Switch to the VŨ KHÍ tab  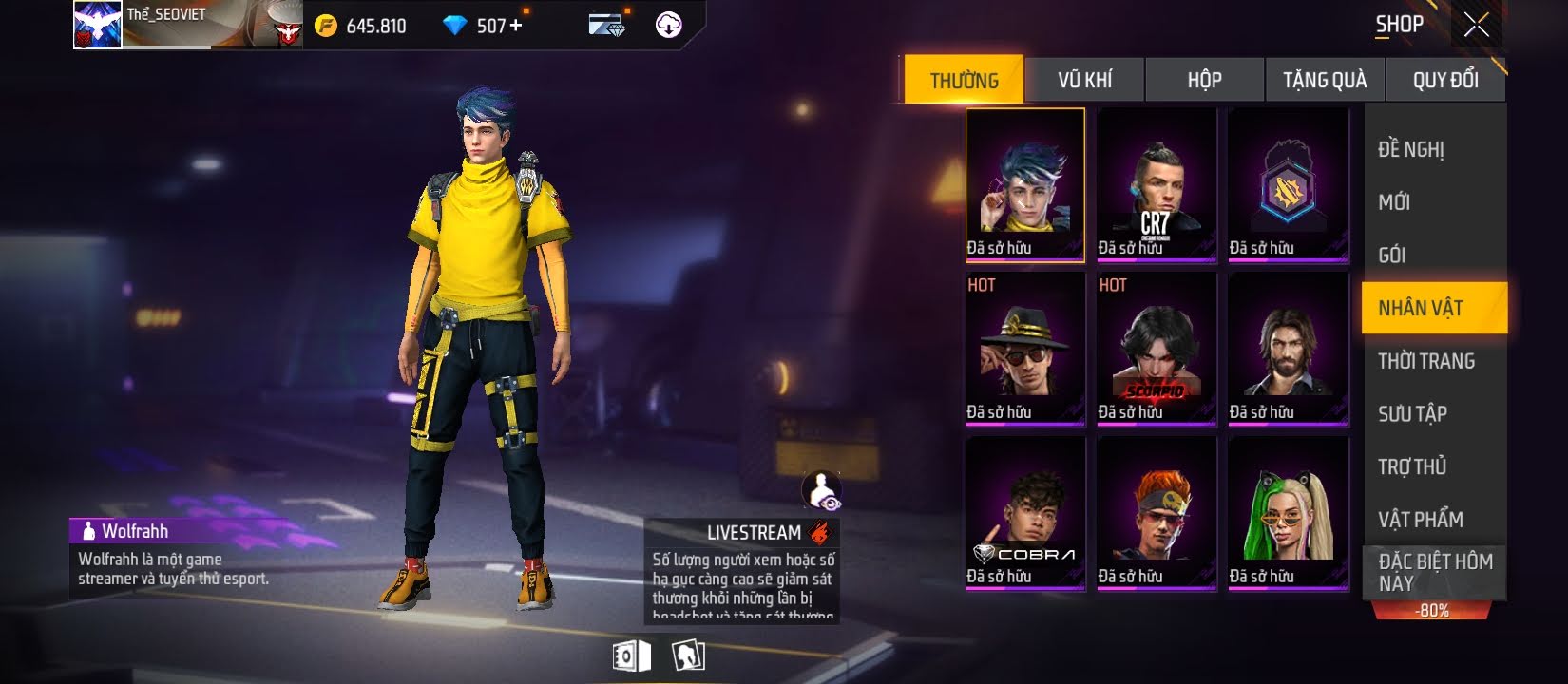coord(1084,80)
